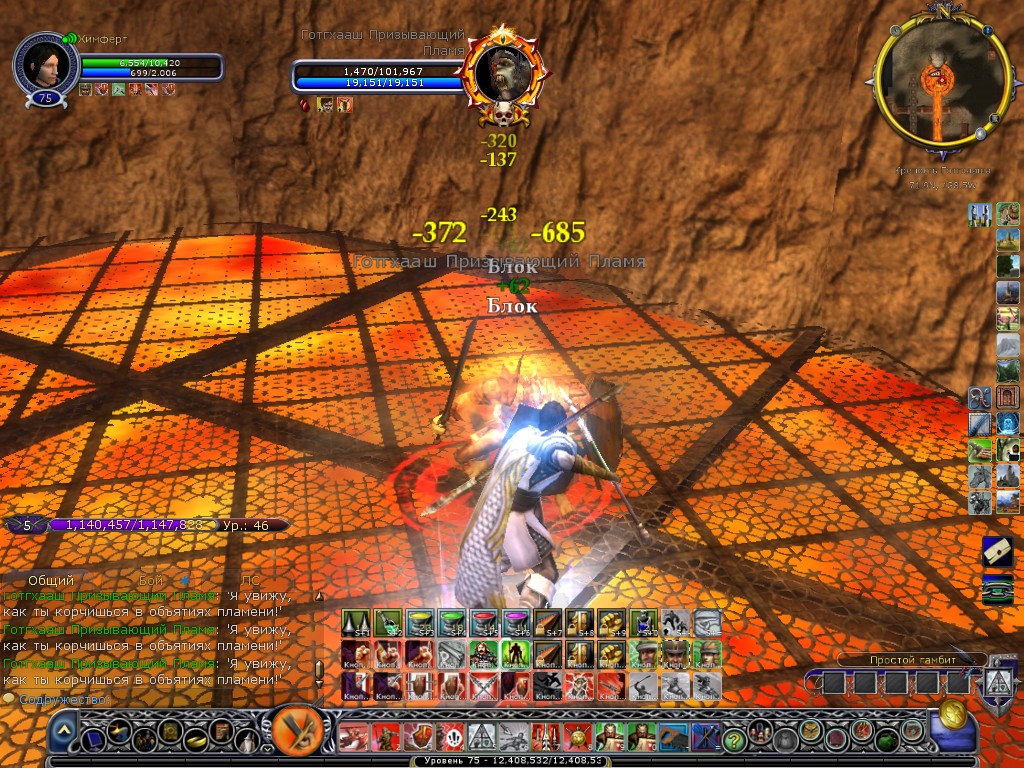Open the ПС chat tab

(x=250, y=581)
